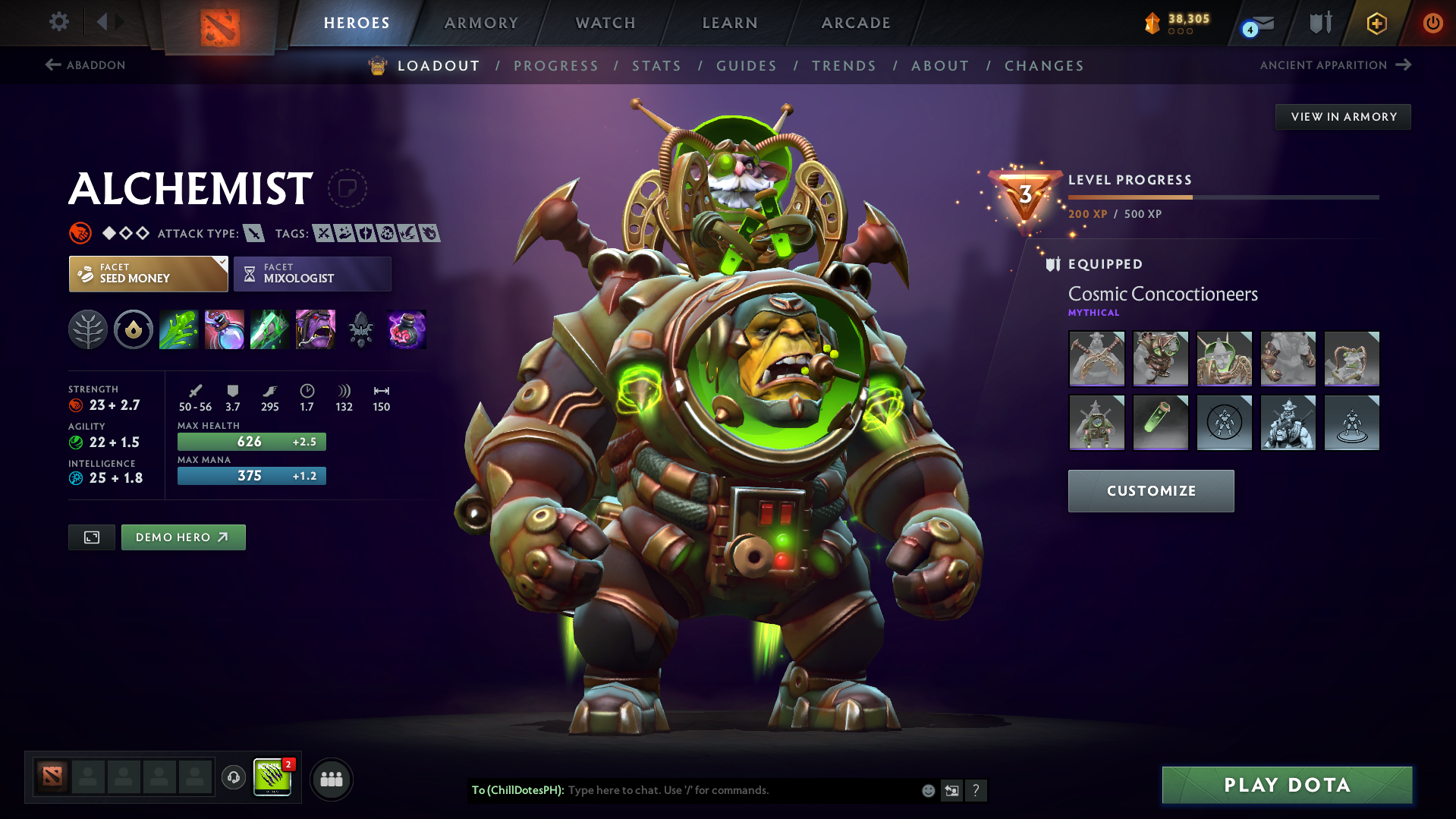Open the Berserk Potion ability icon
This screenshot has width=1456, height=819.
point(406,329)
